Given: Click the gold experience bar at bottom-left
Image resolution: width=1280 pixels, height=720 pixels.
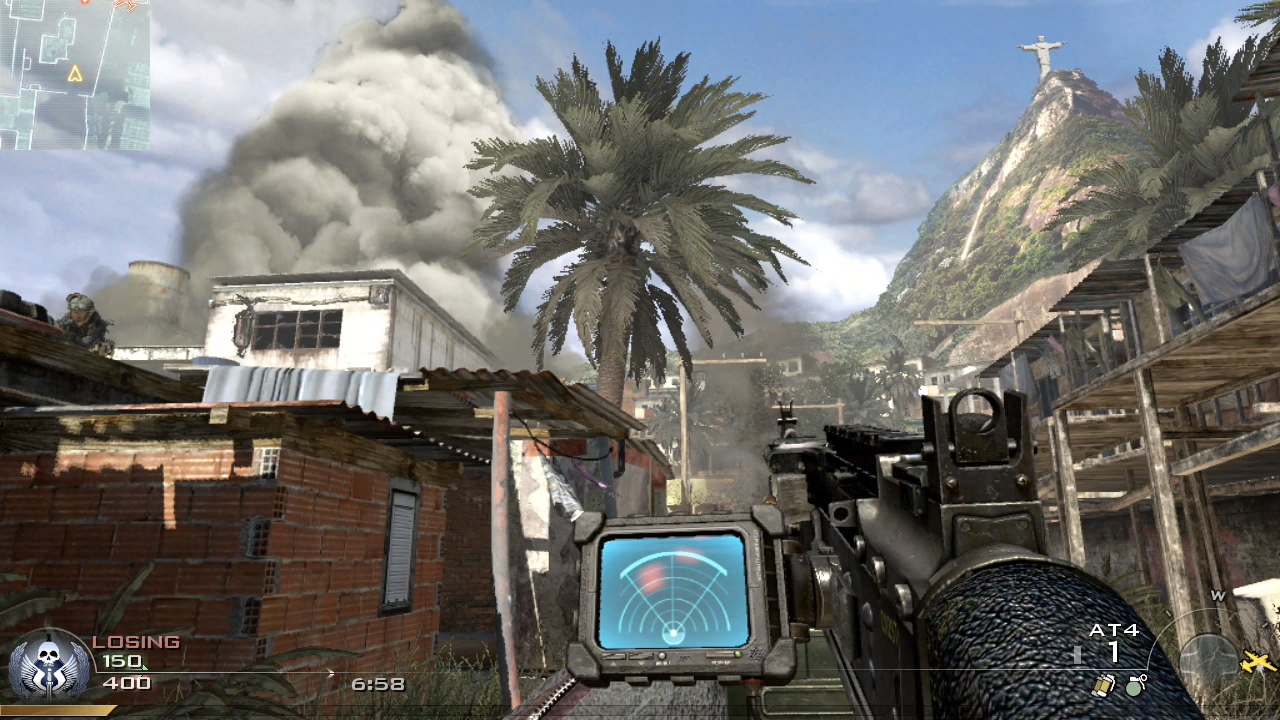Looking at the screenshot, I should click(60, 710).
